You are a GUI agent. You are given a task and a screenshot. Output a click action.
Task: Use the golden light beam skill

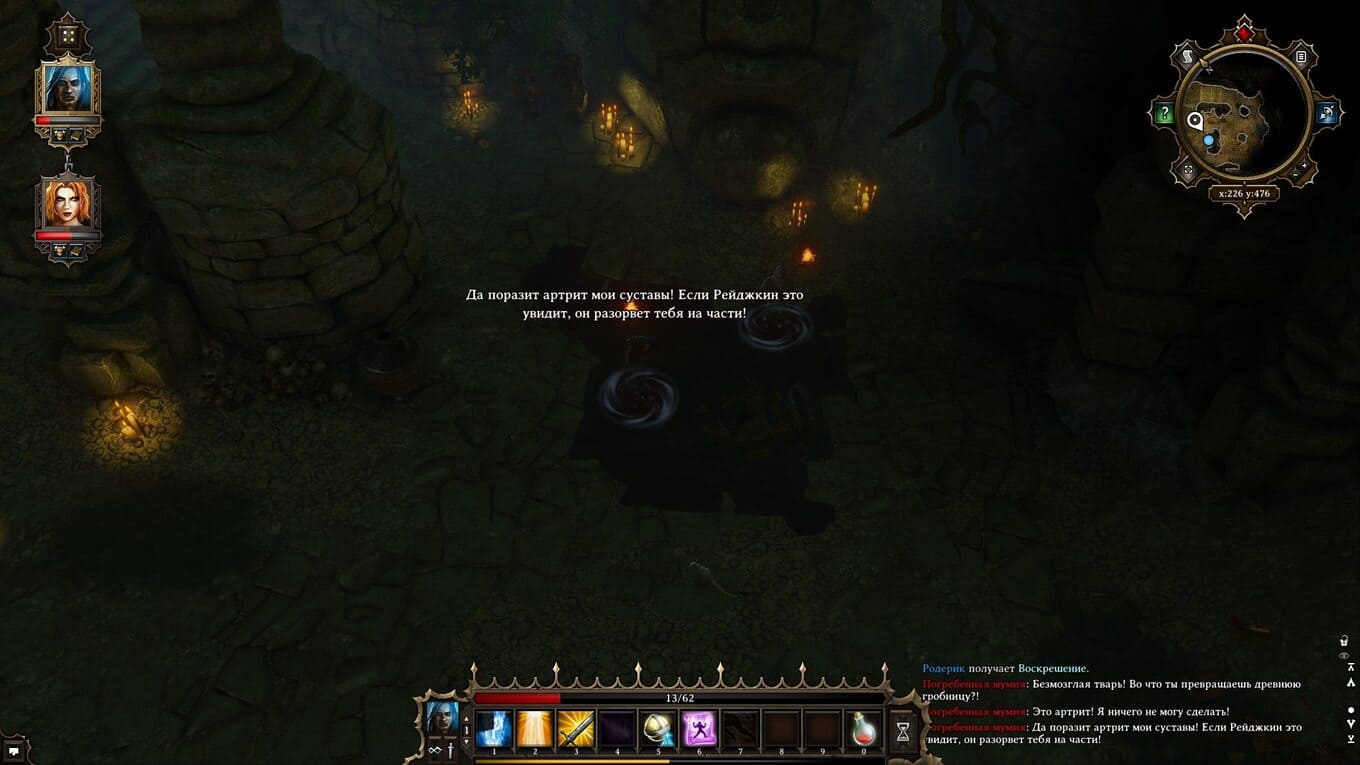point(534,729)
